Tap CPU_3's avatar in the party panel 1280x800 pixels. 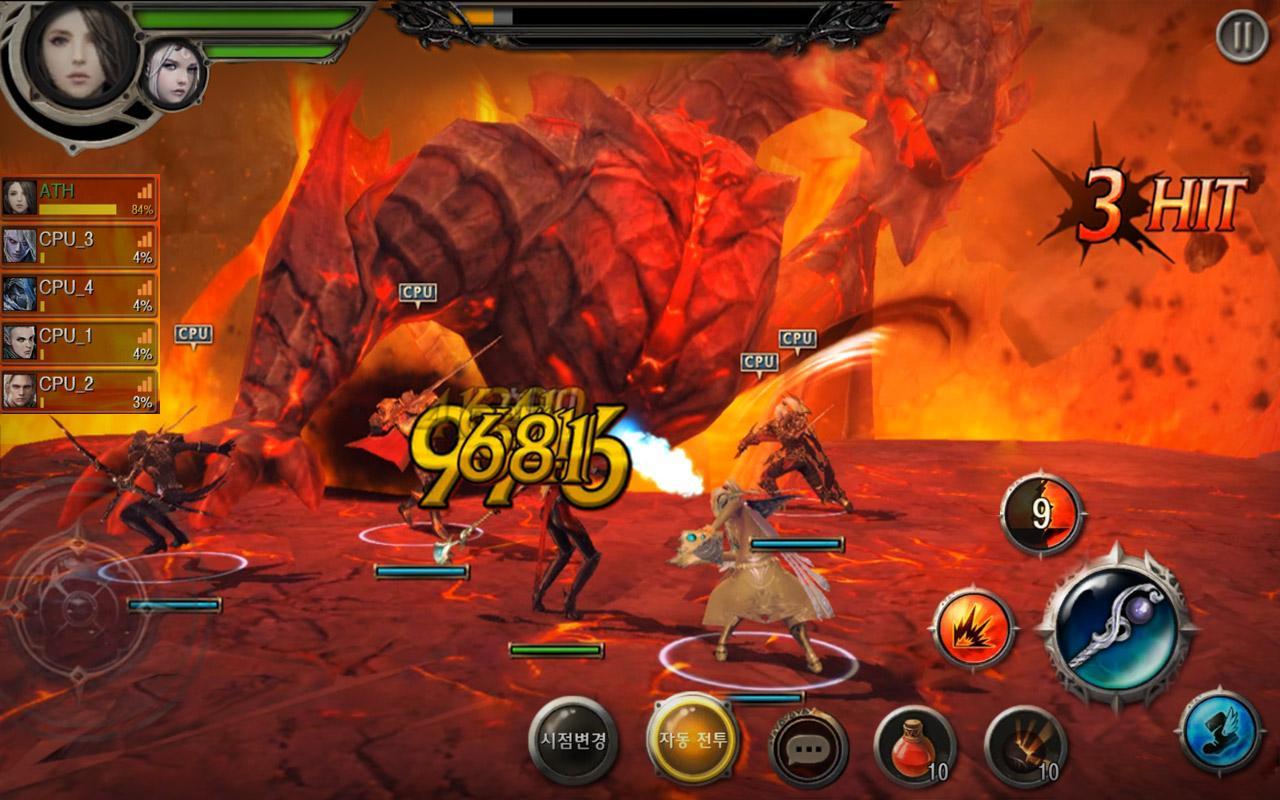click(x=20, y=244)
